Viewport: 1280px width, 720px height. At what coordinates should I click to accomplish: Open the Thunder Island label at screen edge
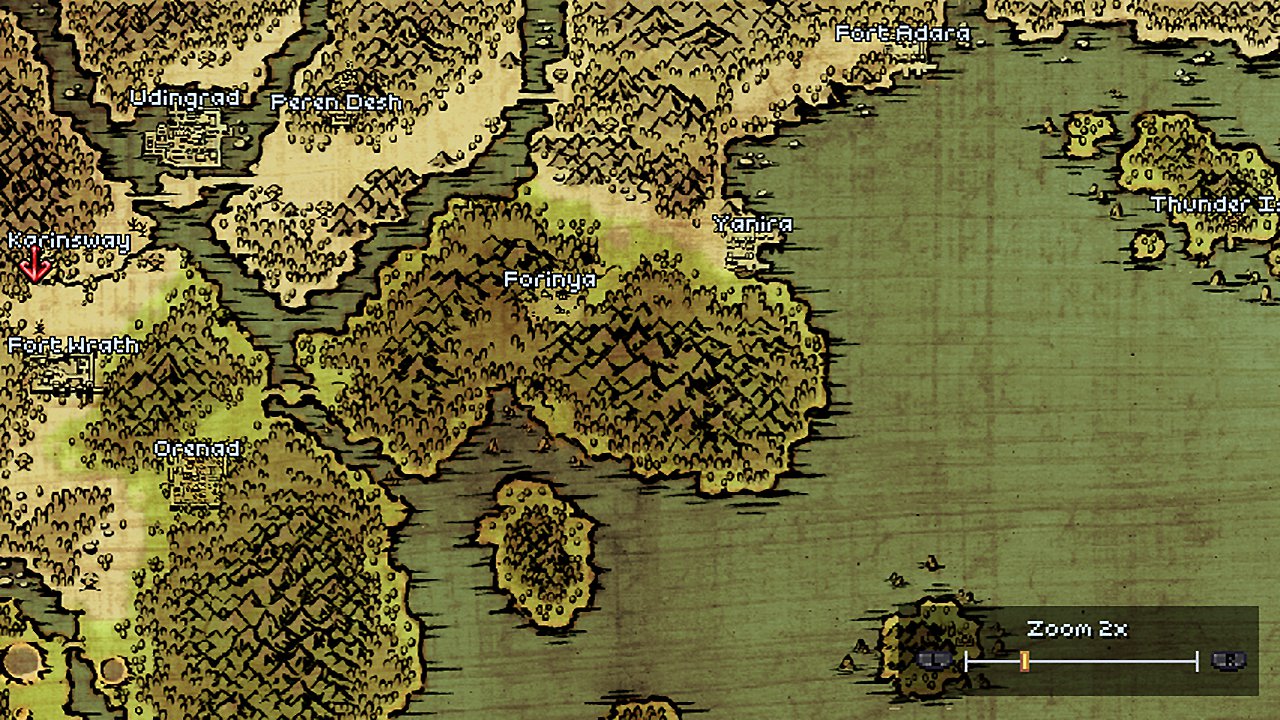pos(1214,207)
